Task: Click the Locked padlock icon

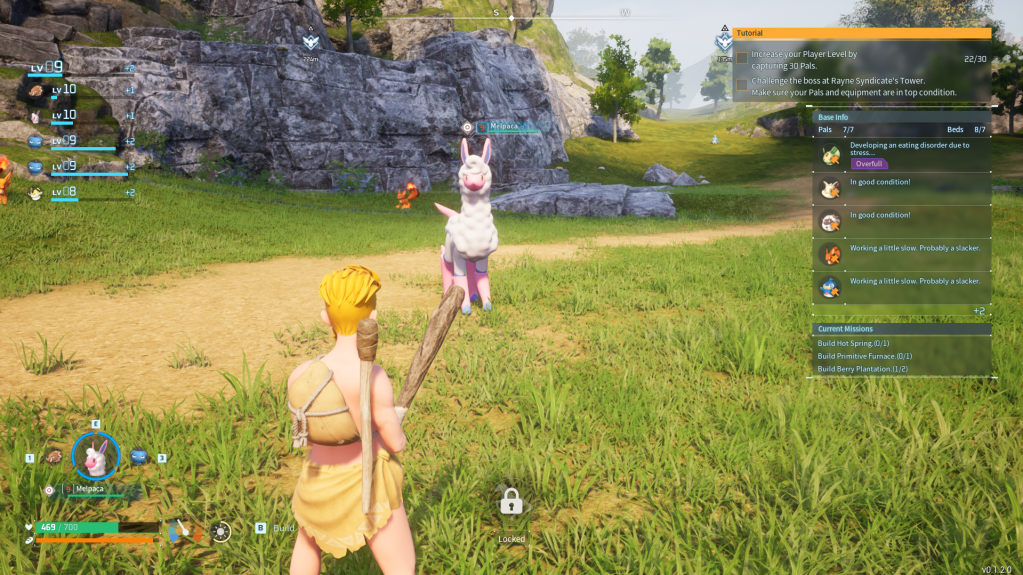Action: coord(511,501)
